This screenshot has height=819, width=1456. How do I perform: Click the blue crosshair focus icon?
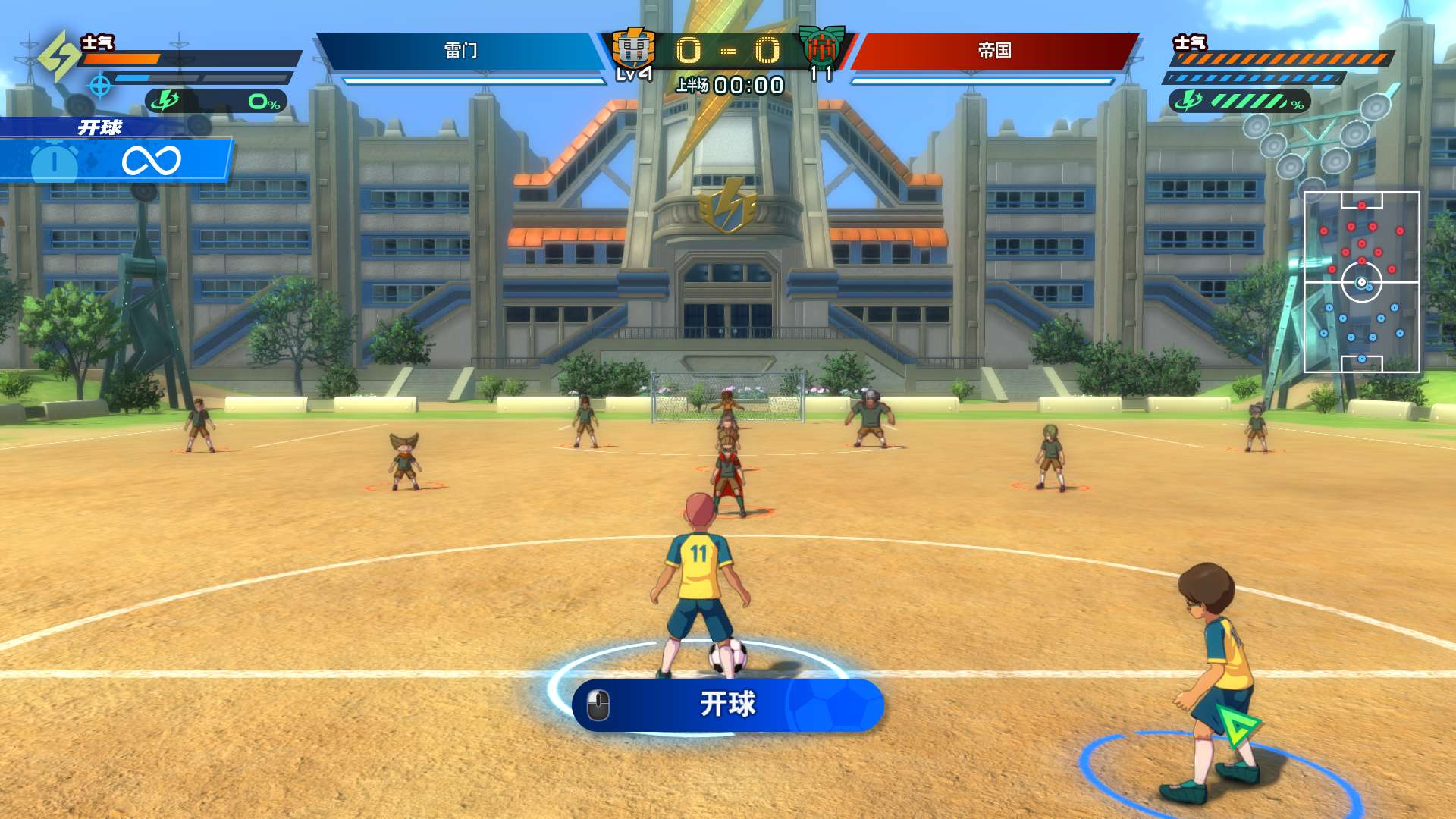pyautogui.click(x=100, y=86)
